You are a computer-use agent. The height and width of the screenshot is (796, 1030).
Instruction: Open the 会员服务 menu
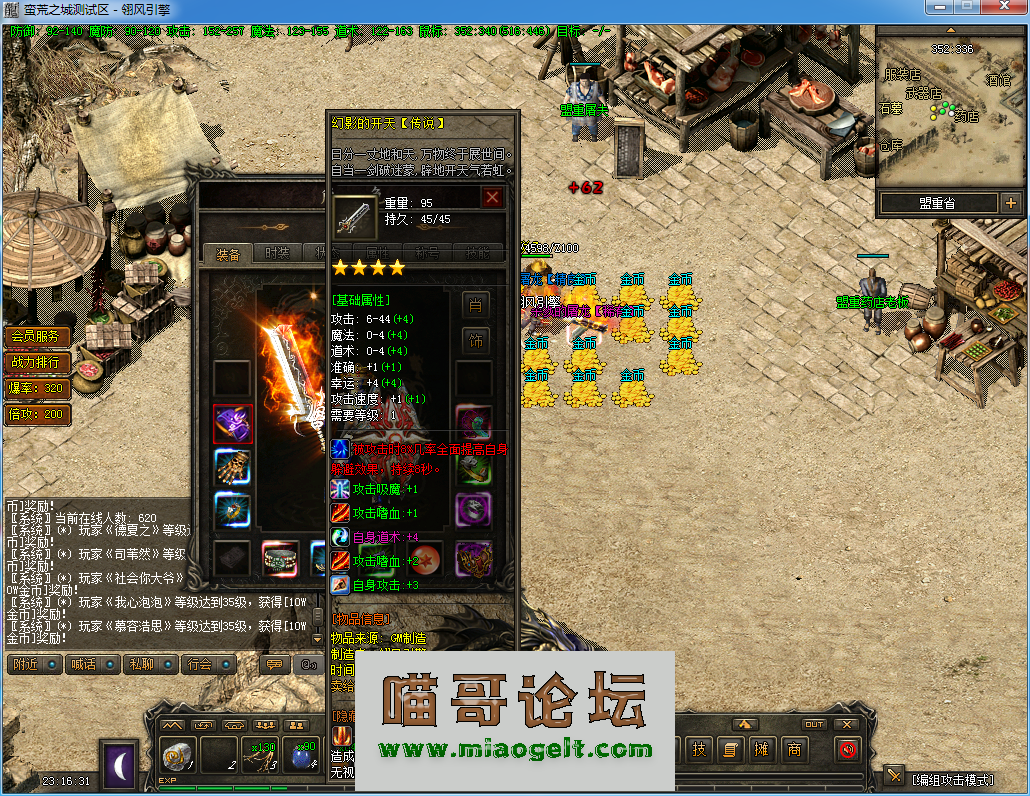(x=38, y=336)
